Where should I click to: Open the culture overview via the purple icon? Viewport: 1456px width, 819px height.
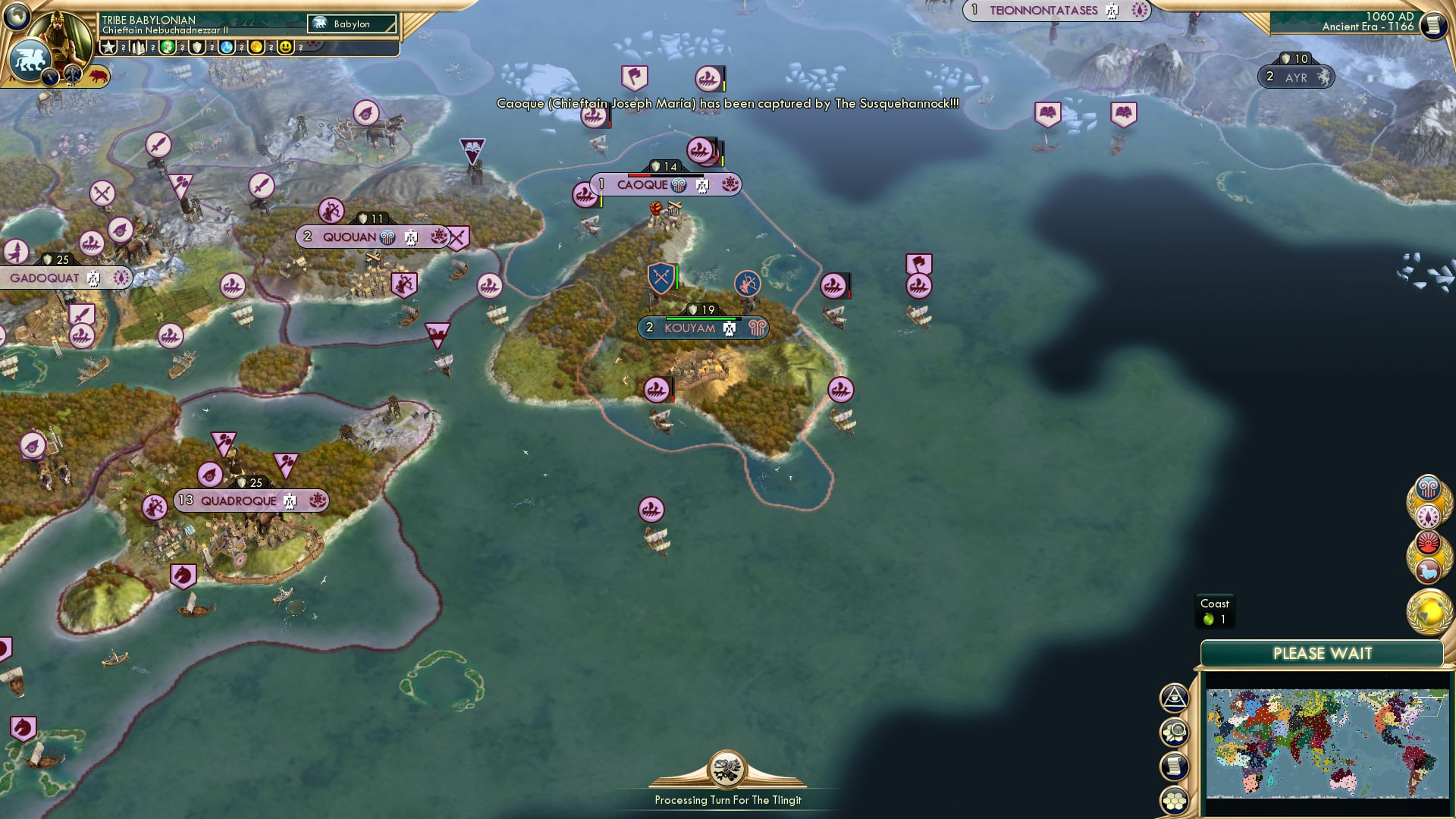1429,489
